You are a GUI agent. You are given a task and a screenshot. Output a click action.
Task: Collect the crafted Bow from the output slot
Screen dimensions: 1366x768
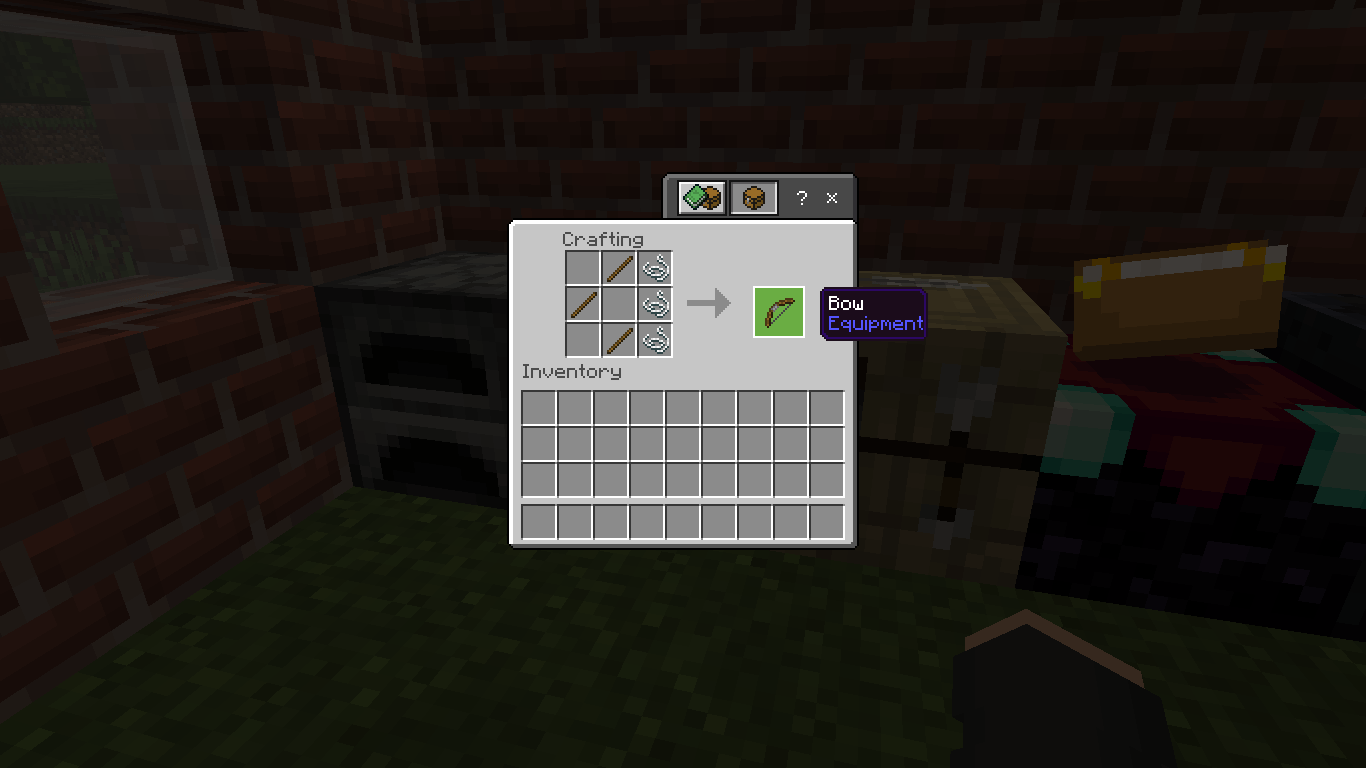pyautogui.click(x=778, y=311)
